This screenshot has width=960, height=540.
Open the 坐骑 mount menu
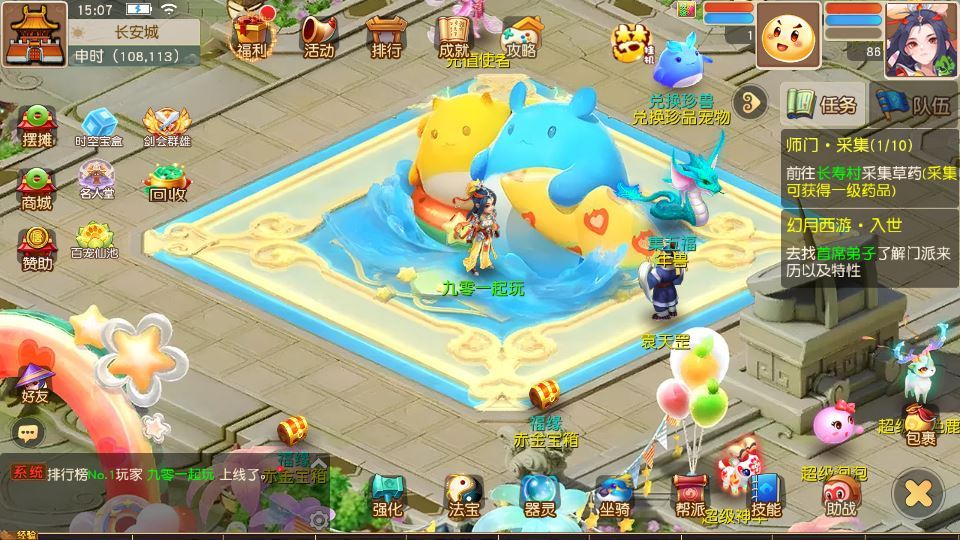point(614,495)
